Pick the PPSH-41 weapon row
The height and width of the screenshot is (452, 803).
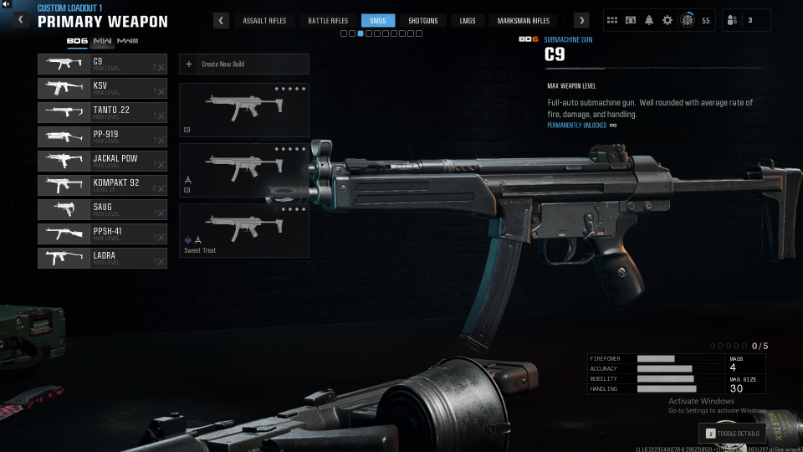pos(102,233)
